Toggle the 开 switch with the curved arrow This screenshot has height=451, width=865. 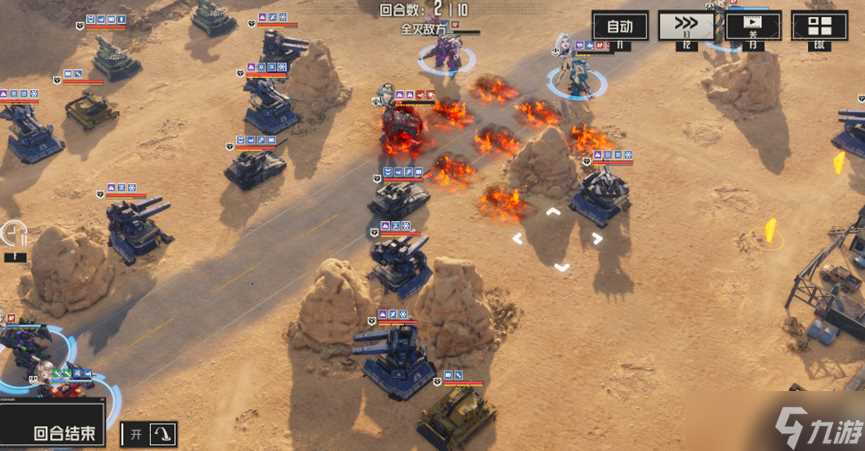149,433
